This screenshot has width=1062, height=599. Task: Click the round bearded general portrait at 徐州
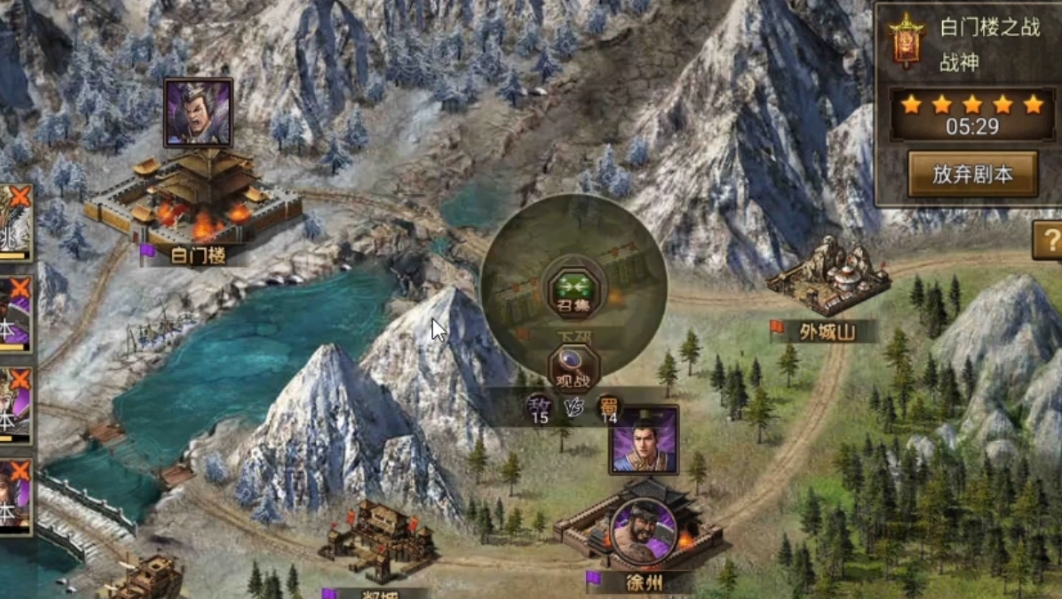point(642,530)
